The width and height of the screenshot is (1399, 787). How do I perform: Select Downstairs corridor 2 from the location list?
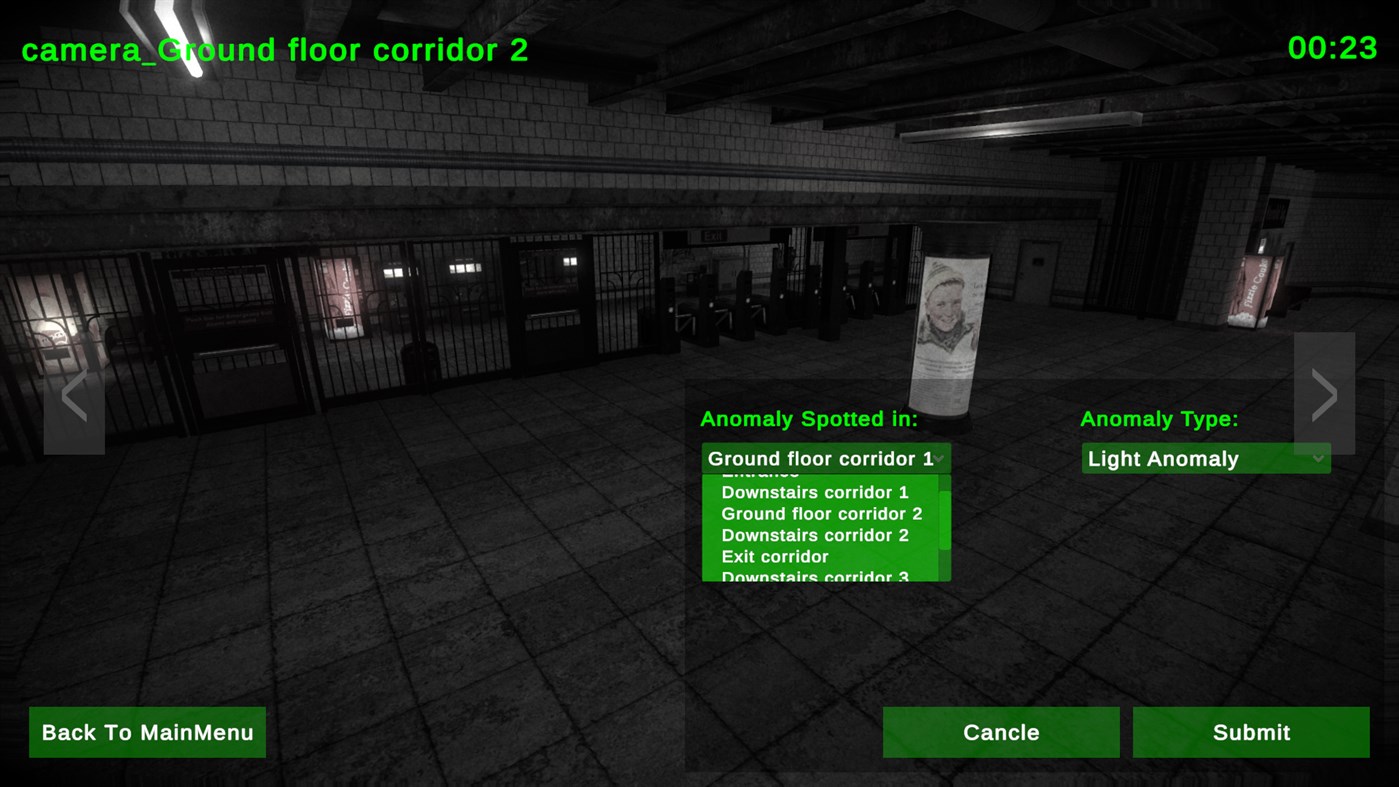819,535
